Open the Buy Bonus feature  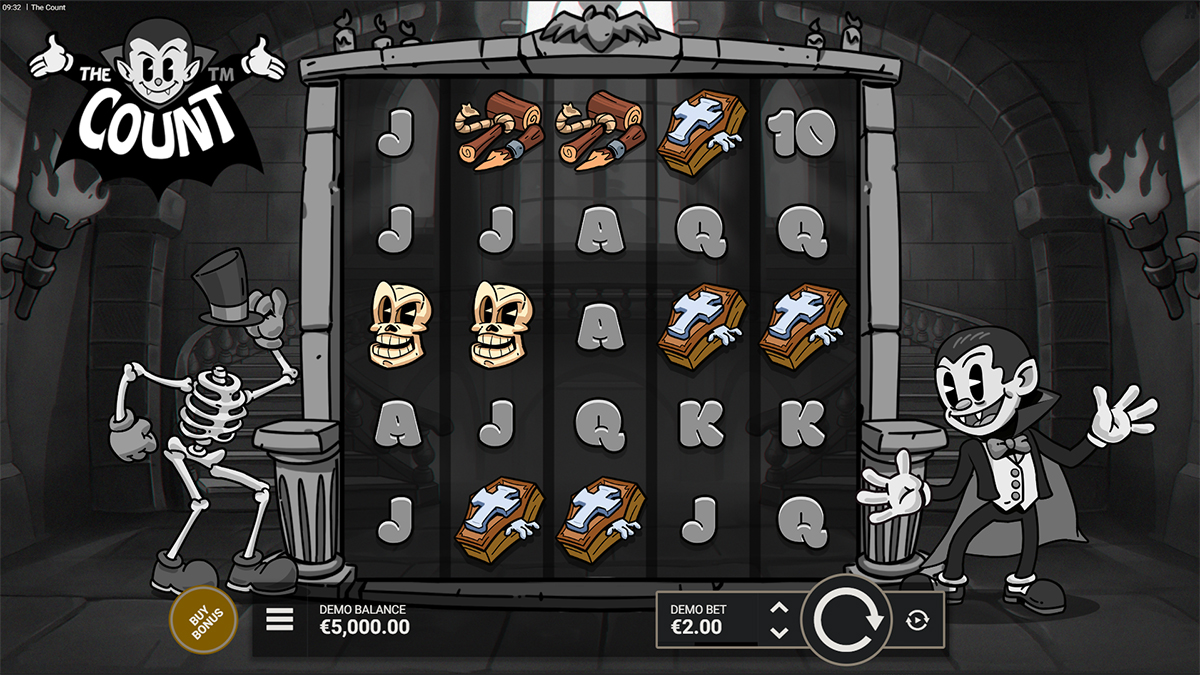point(204,620)
